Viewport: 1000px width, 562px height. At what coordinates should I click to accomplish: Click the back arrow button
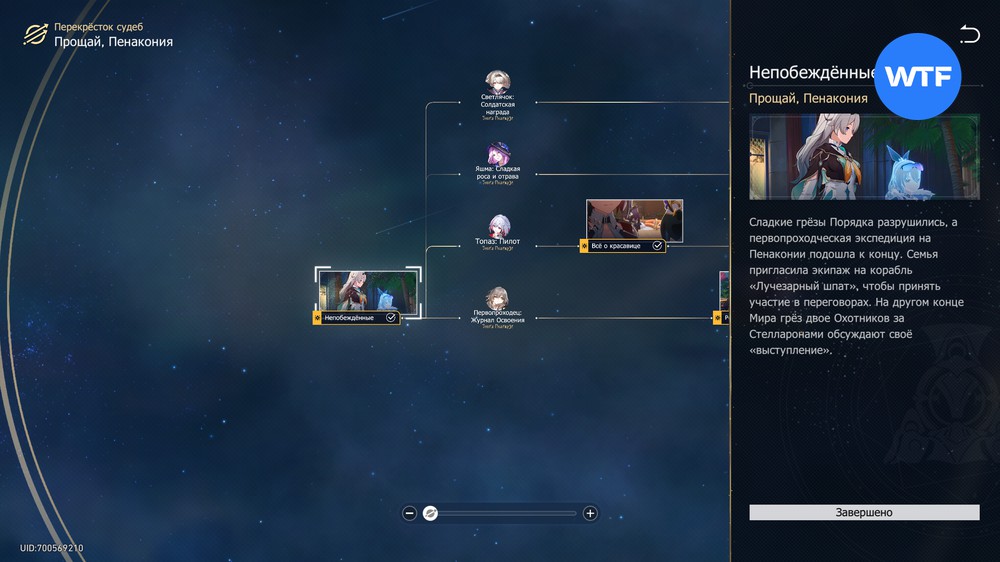(x=969, y=35)
